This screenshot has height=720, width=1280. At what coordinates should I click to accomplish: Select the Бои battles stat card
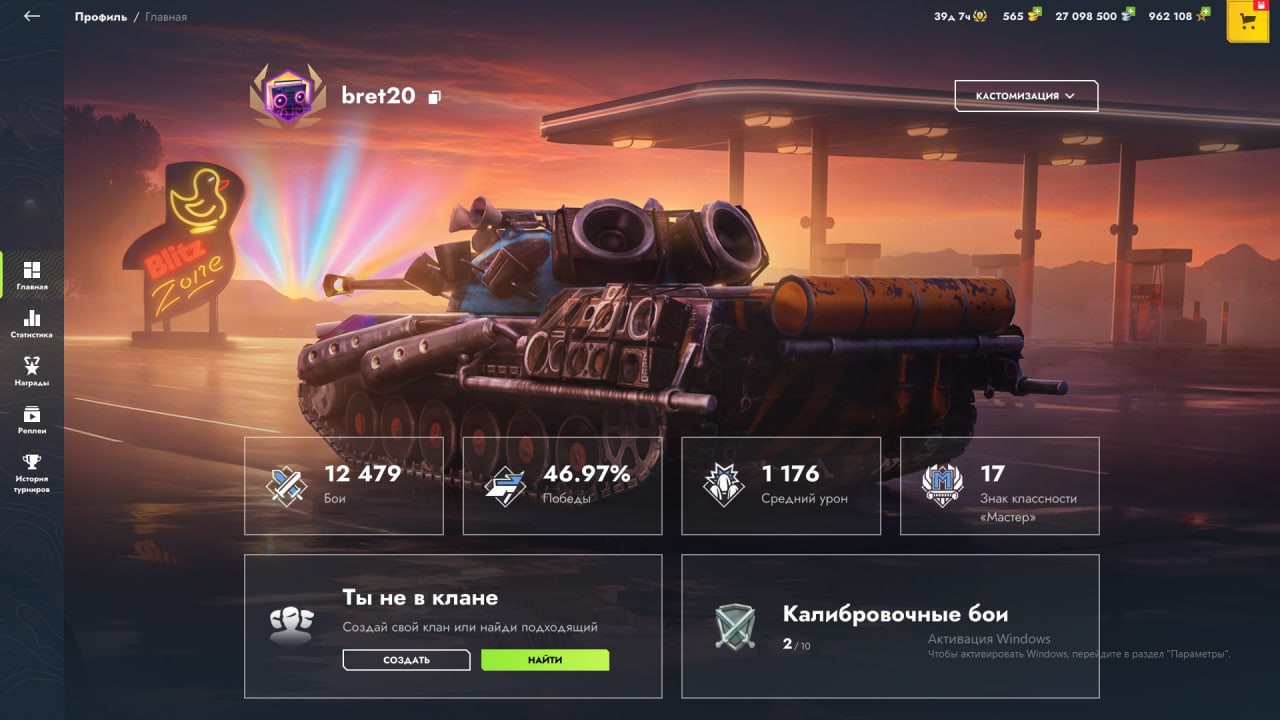pos(343,486)
